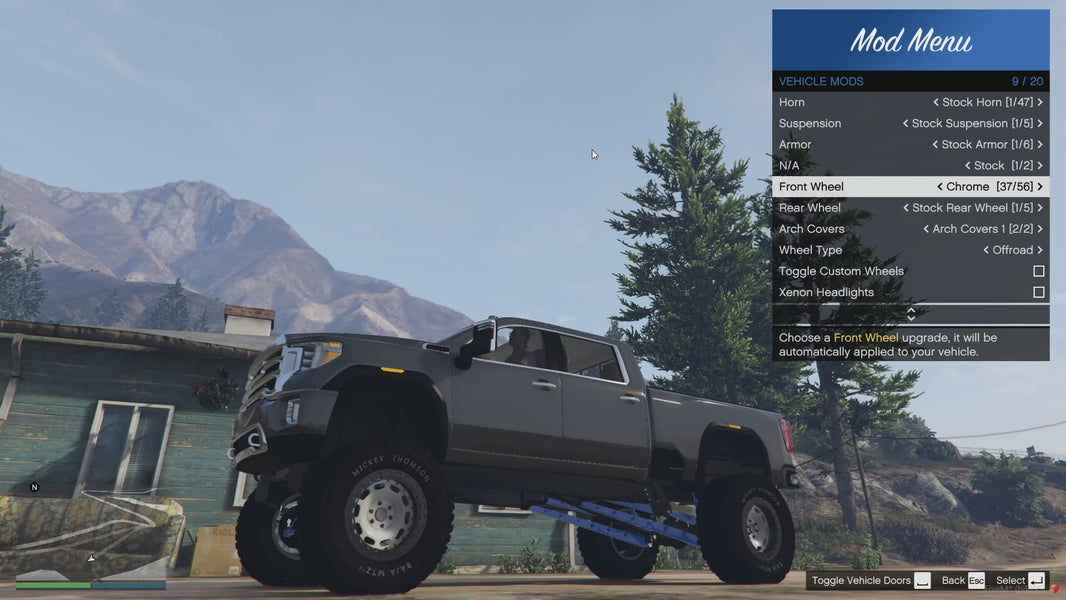
Task: Select the Wheel Type row
Action: (910, 250)
